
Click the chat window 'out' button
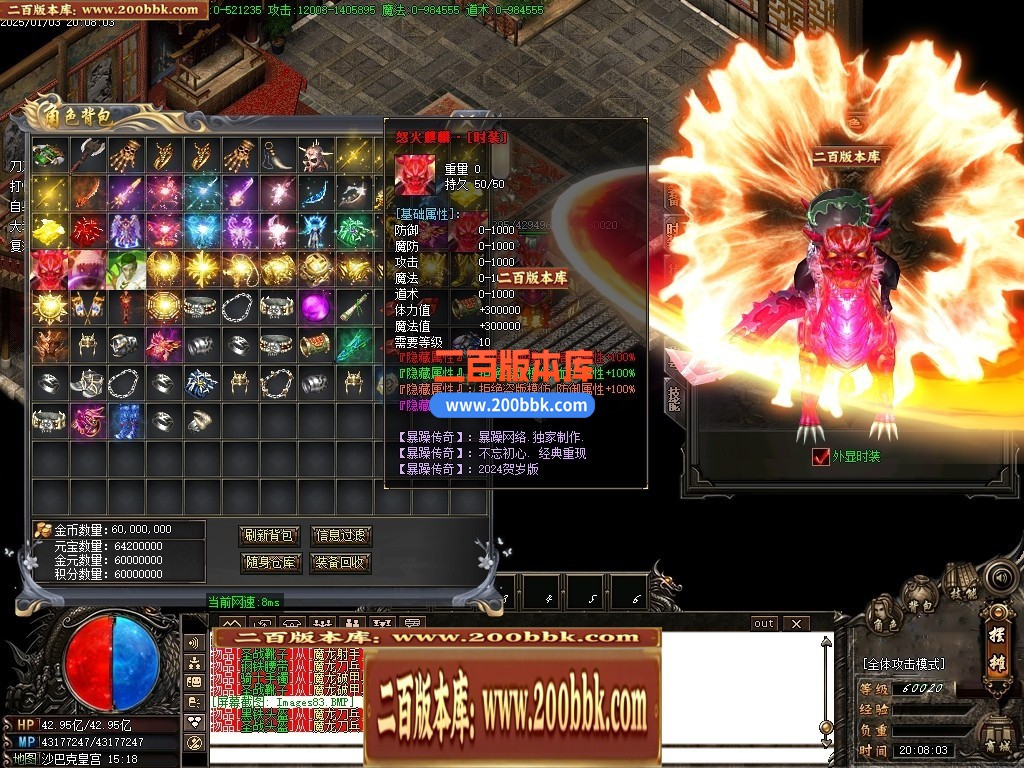point(764,624)
